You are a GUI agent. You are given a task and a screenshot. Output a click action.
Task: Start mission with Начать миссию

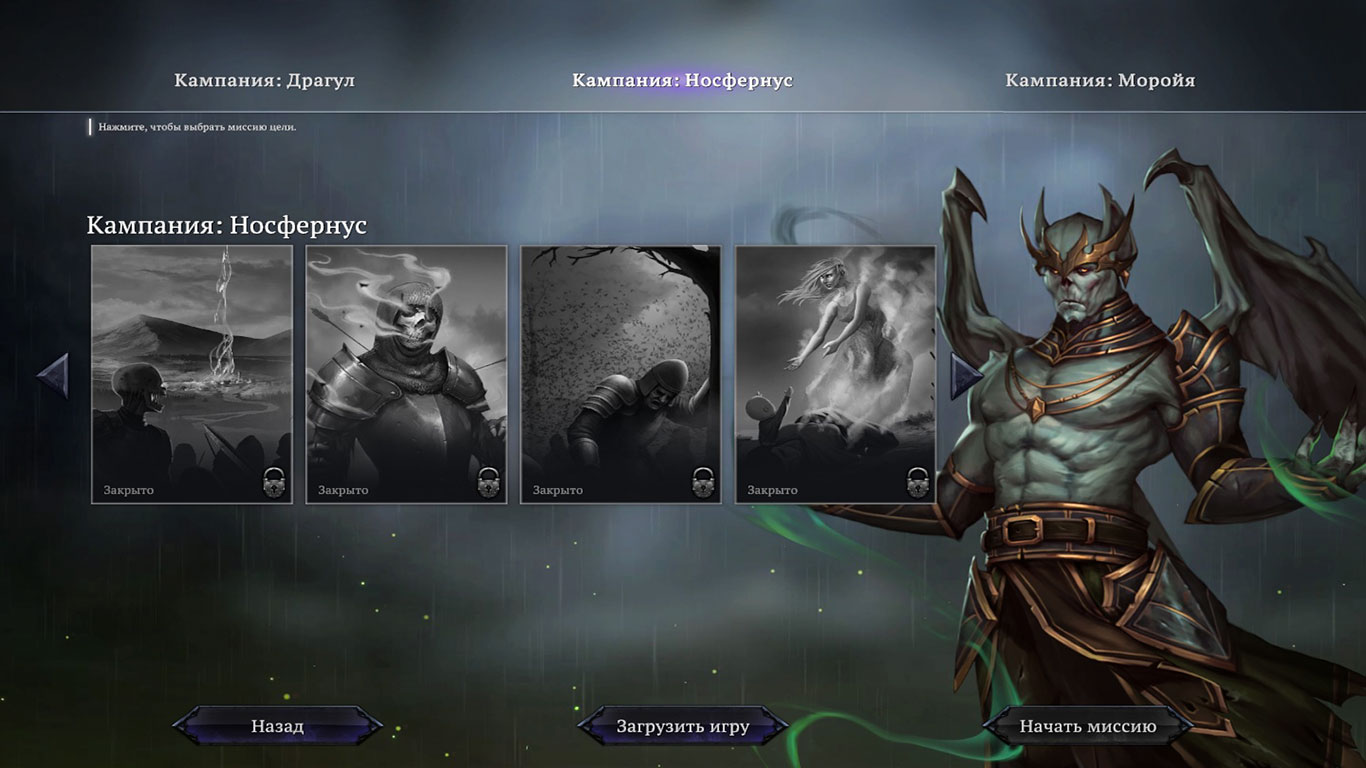(x=1087, y=726)
